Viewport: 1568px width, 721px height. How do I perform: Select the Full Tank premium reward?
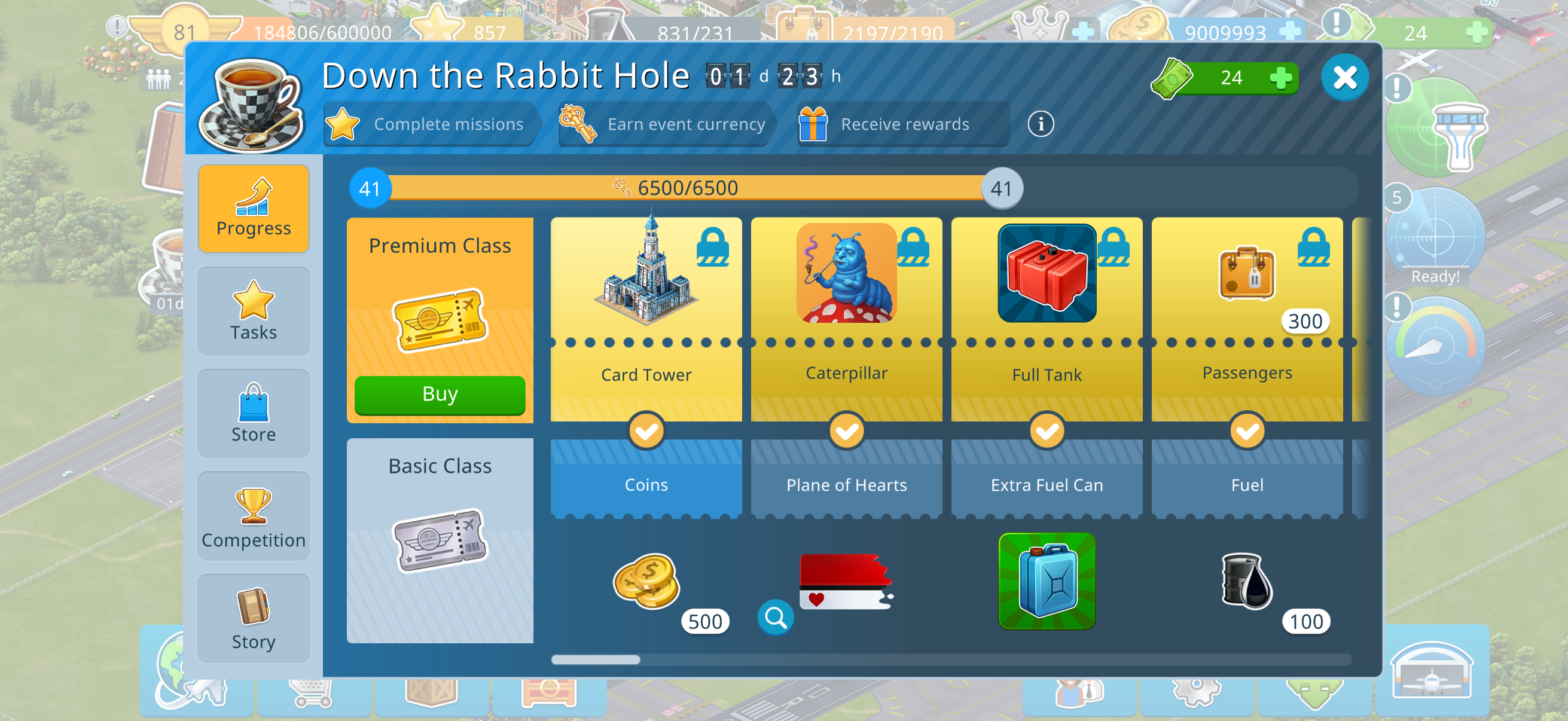tap(1047, 274)
